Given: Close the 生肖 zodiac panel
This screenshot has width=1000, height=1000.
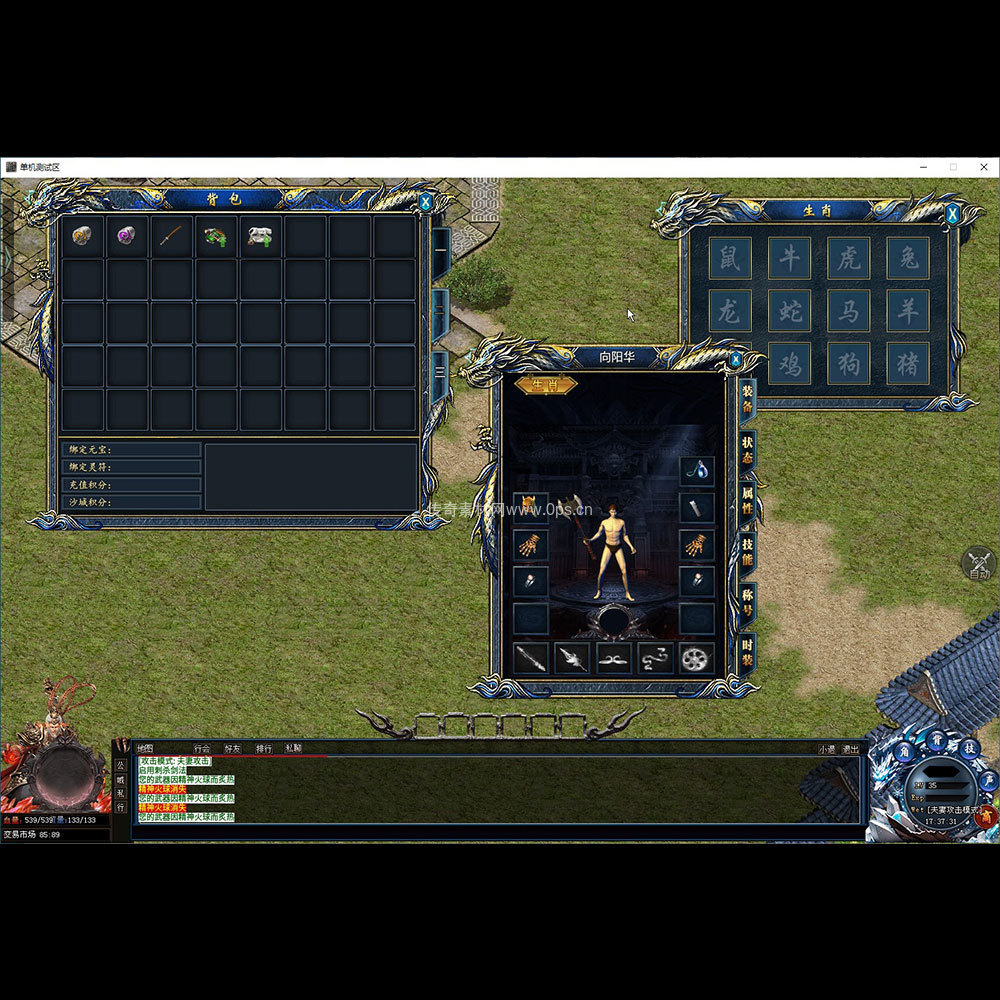Looking at the screenshot, I should click(x=952, y=213).
